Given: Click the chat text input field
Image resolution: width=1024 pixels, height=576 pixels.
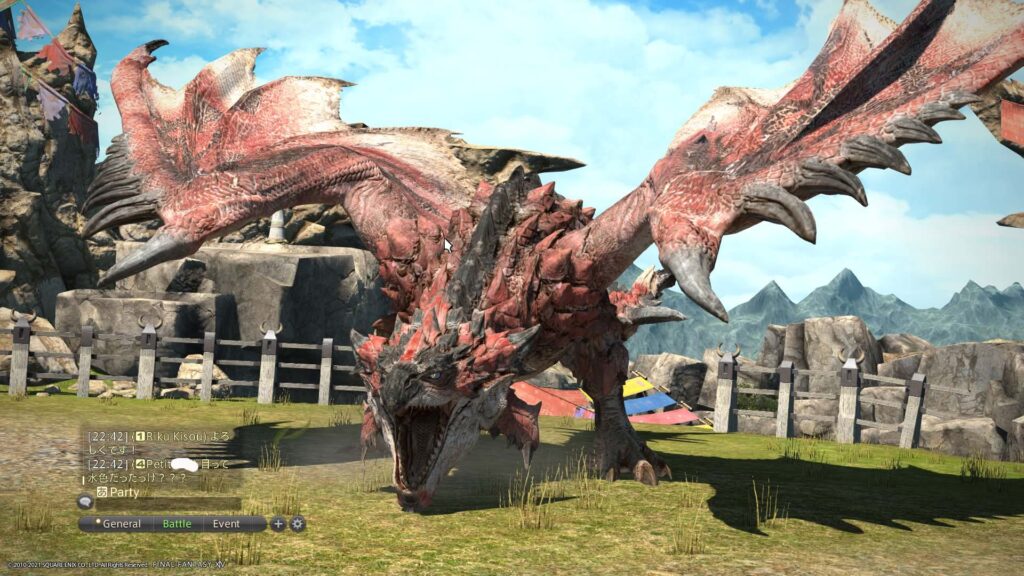Looking at the screenshot, I should [168, 503].
